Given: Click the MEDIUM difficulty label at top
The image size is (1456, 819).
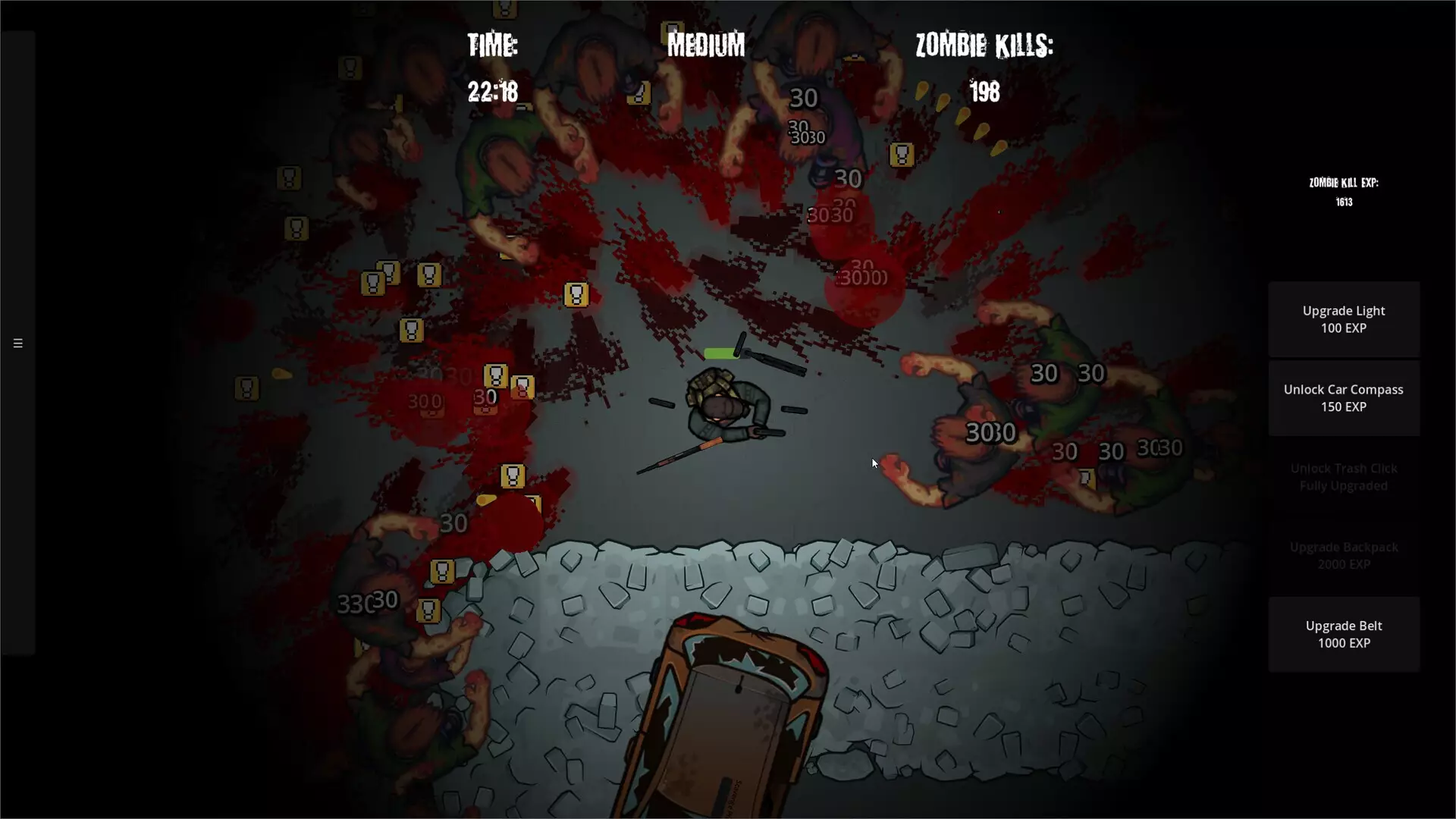Looking at the screenshot, I should click(x=705, y=45).
